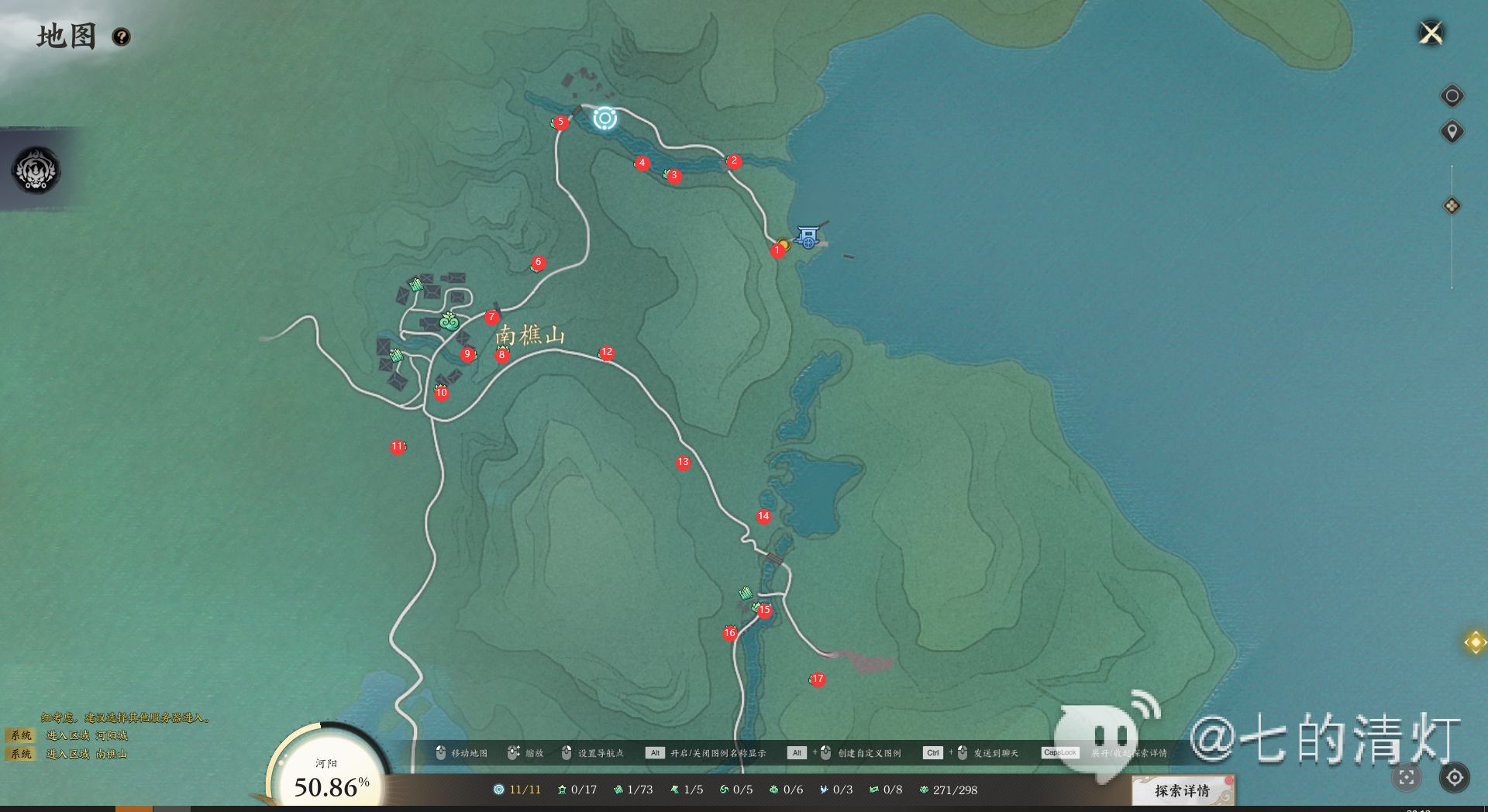Recenter map on player with crosshair button
The image size is (1488, 812).
(1455, 777)
